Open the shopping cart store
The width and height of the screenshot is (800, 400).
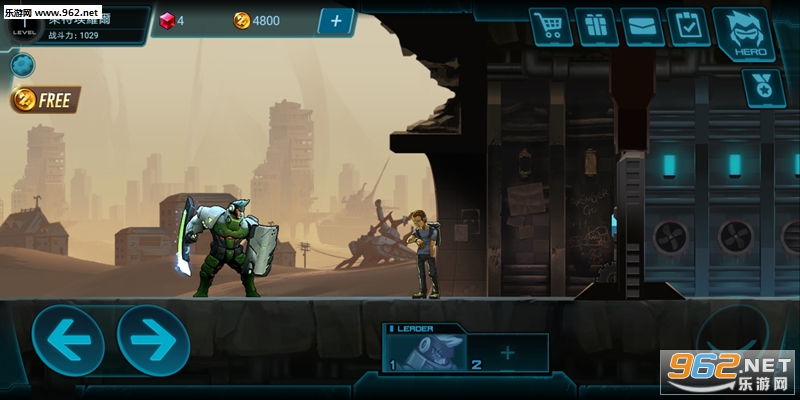click(550, 26)
